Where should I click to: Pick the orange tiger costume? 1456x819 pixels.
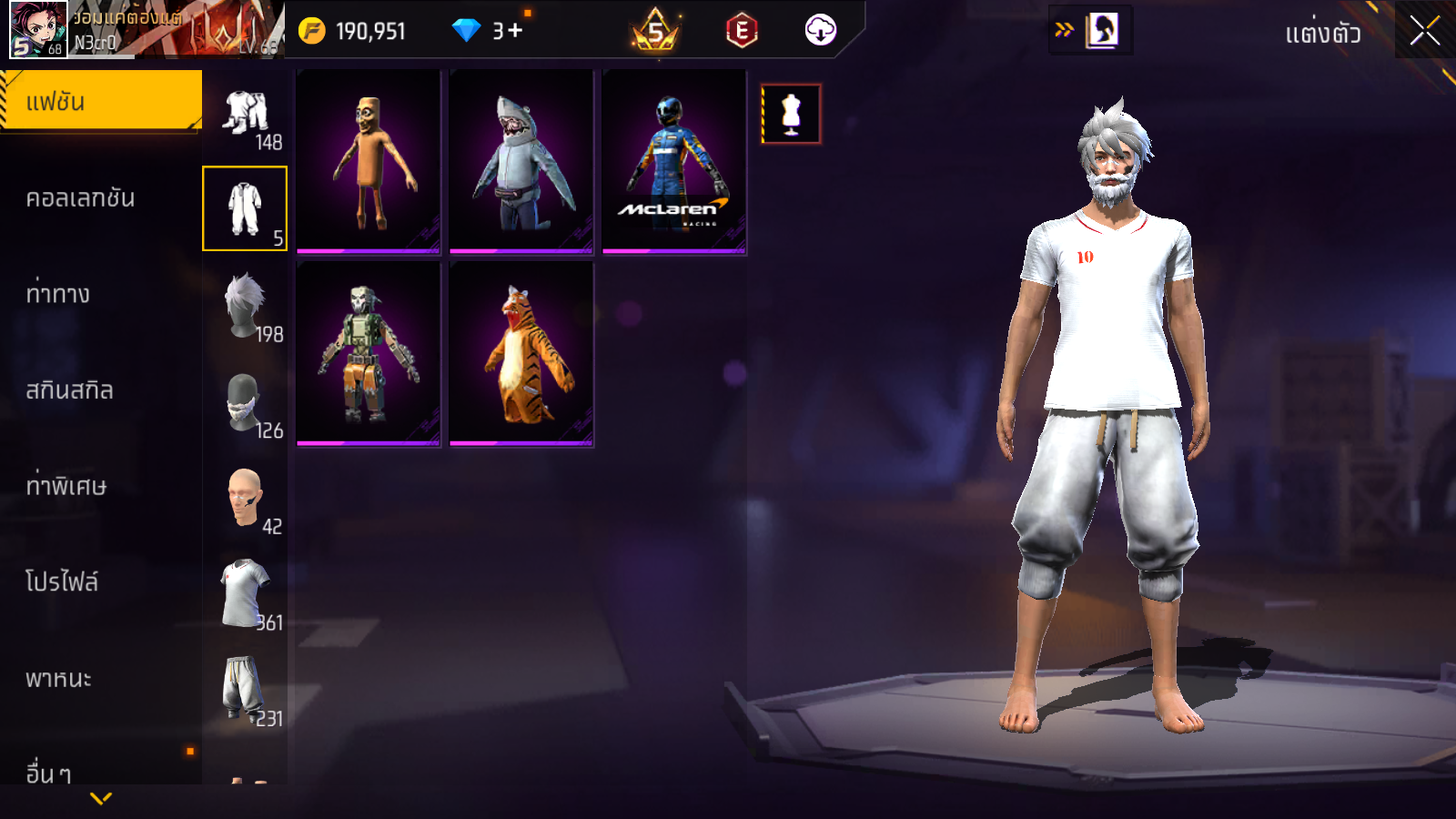(521, 354)
